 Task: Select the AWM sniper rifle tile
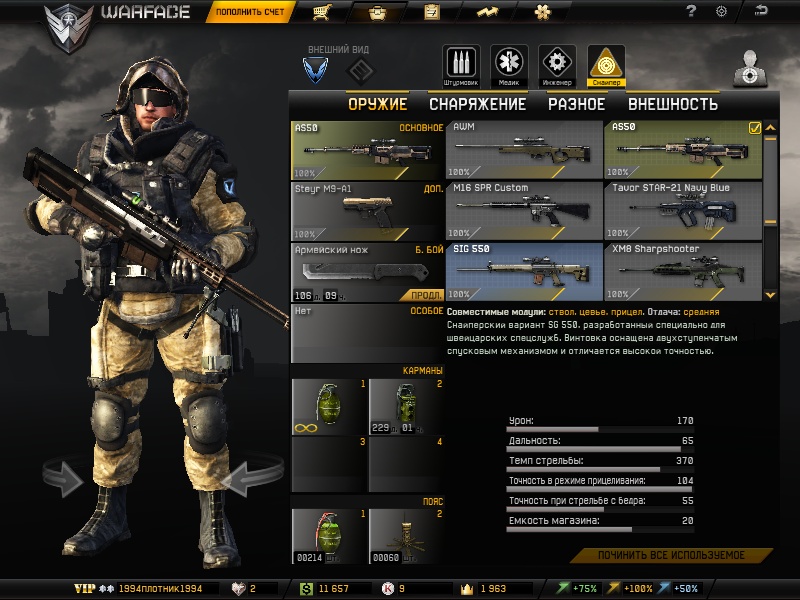point(523,149)
